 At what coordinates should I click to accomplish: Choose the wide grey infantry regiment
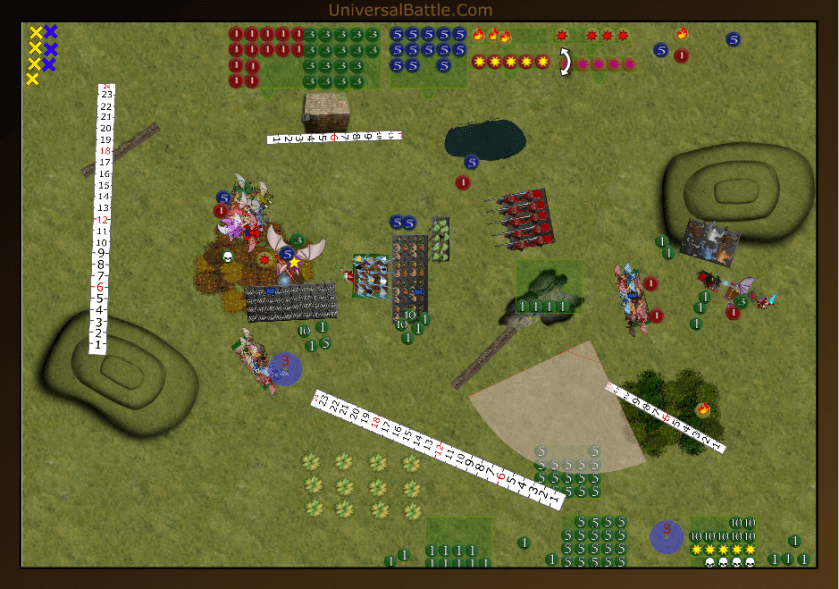pos(291,301)
